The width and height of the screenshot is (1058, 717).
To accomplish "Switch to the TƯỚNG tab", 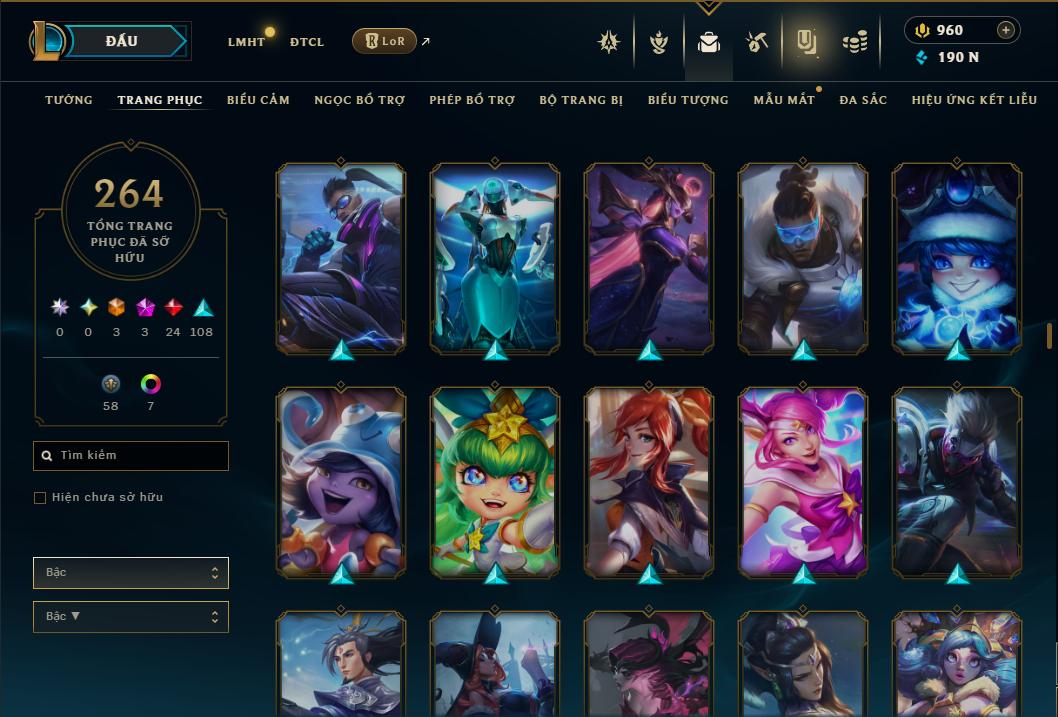I will [x=69, y=100].
